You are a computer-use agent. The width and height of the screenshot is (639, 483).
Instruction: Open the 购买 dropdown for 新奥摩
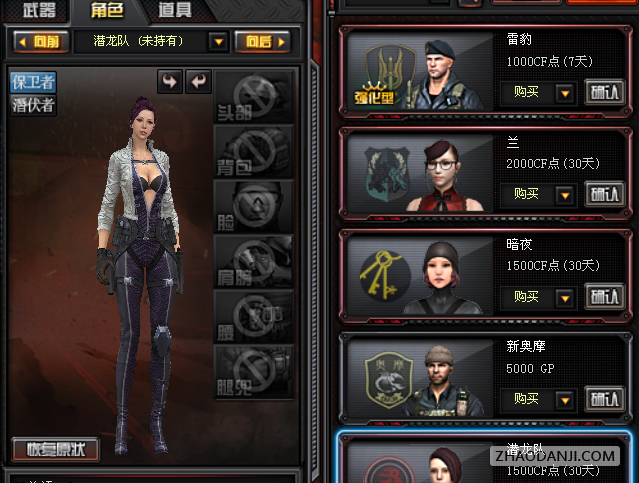(564, 399)
